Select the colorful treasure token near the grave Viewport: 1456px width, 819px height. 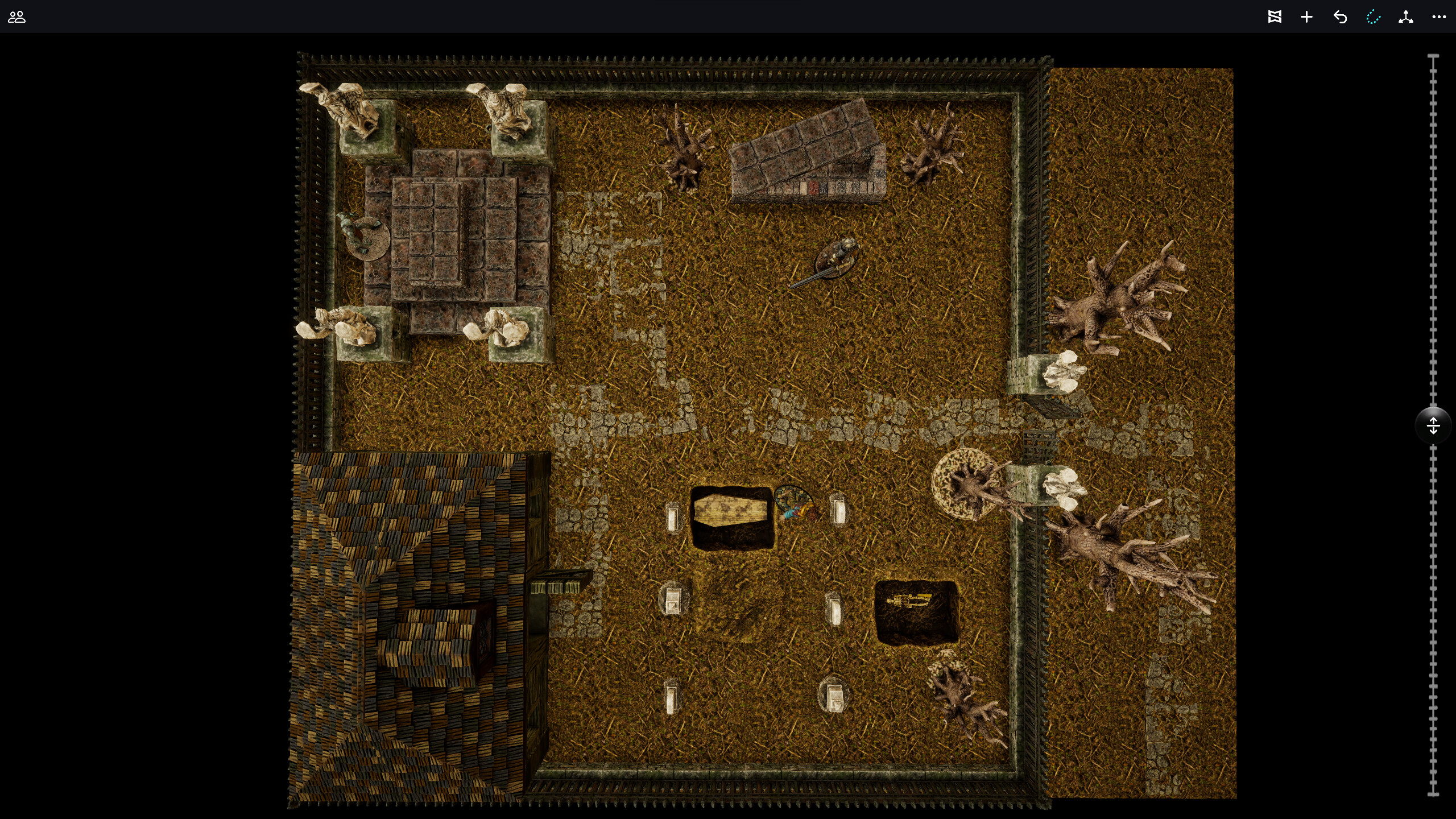click(x=793, y=503)
